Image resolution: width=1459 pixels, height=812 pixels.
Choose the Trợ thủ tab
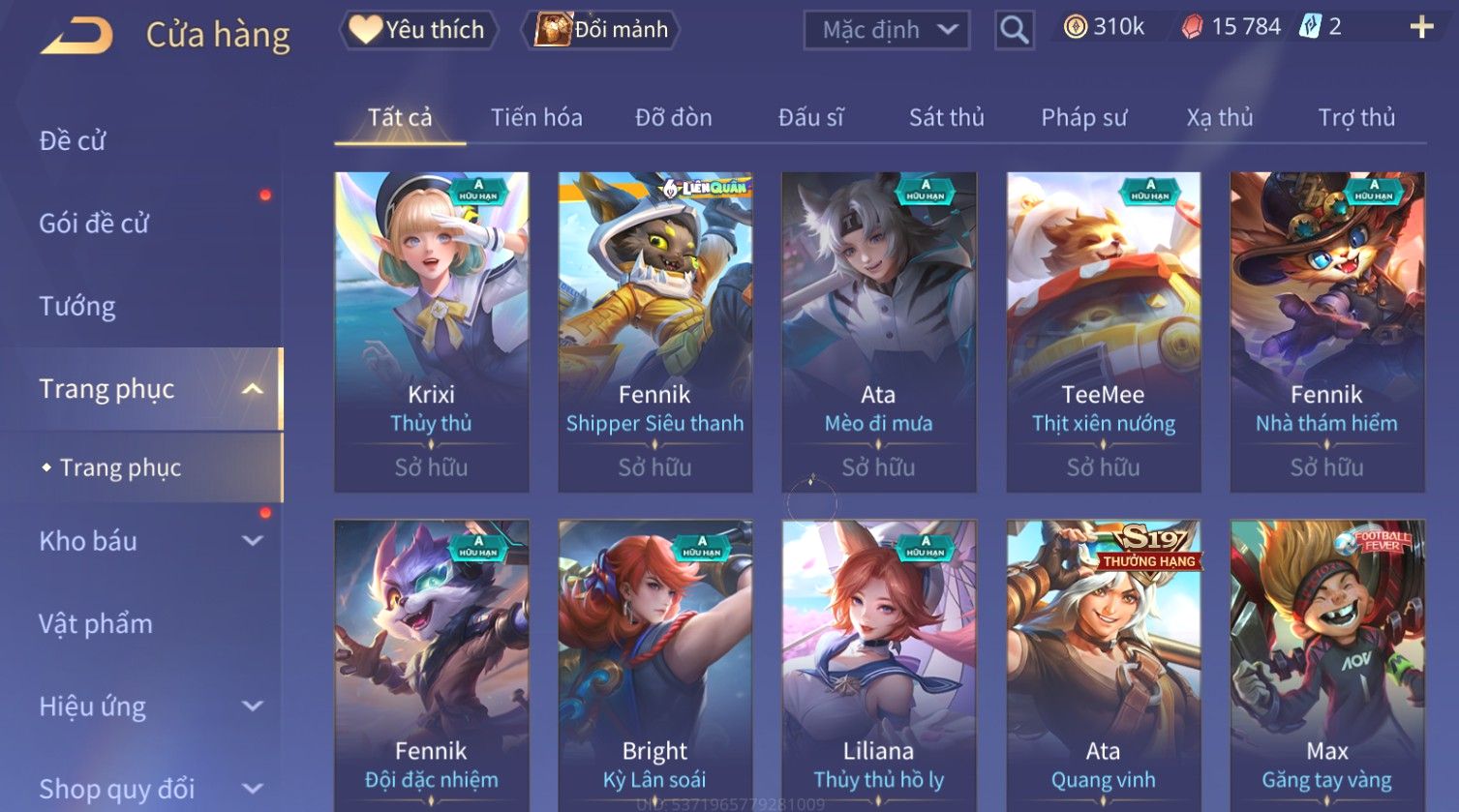[1356, 118]
